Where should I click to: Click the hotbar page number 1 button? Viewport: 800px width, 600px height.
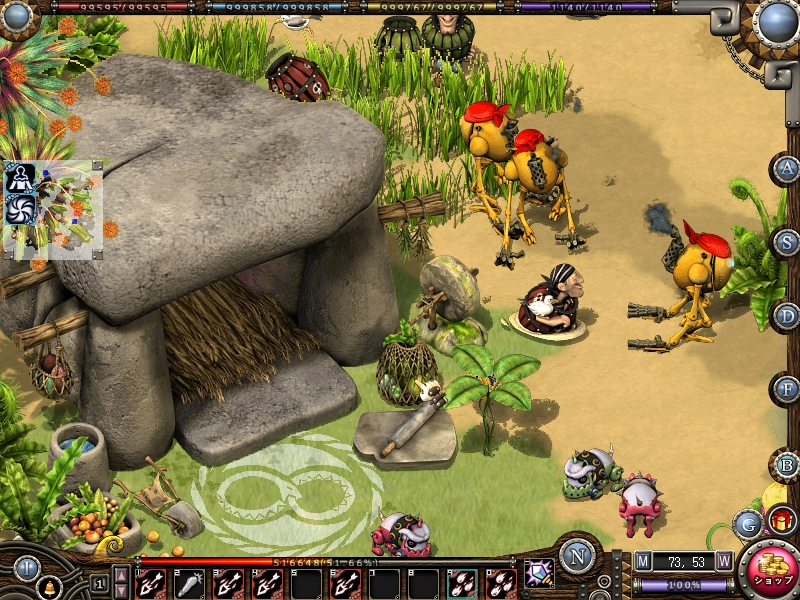99,582
